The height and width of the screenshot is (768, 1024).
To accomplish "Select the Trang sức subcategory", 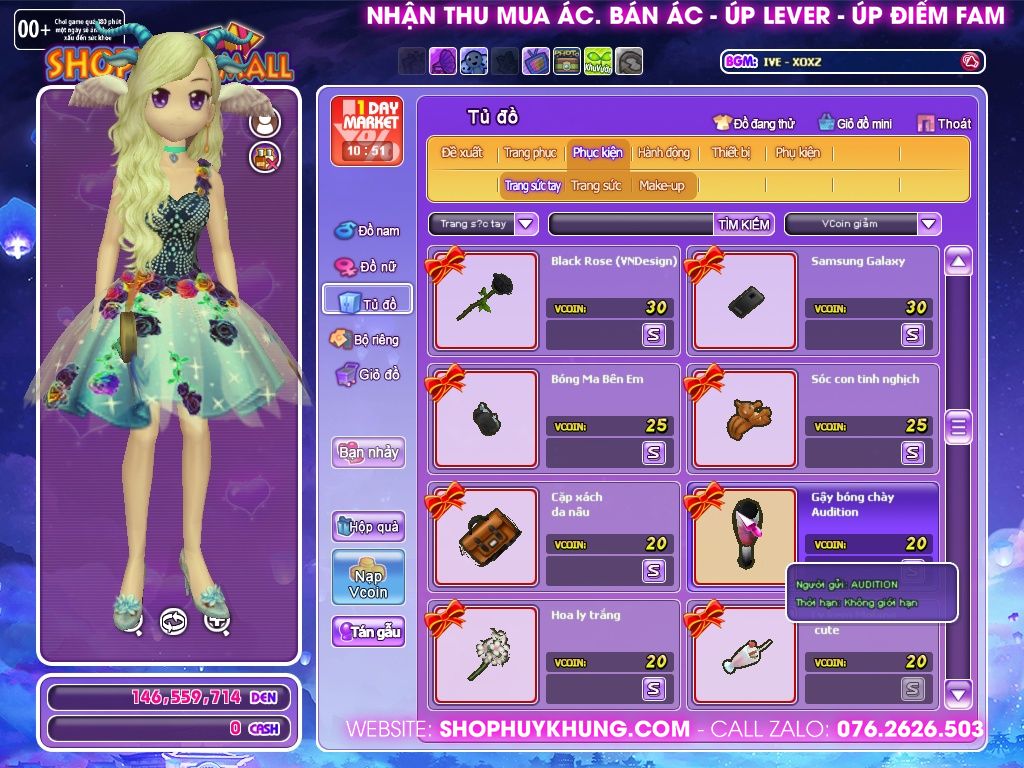I will (x=596, y=186).
